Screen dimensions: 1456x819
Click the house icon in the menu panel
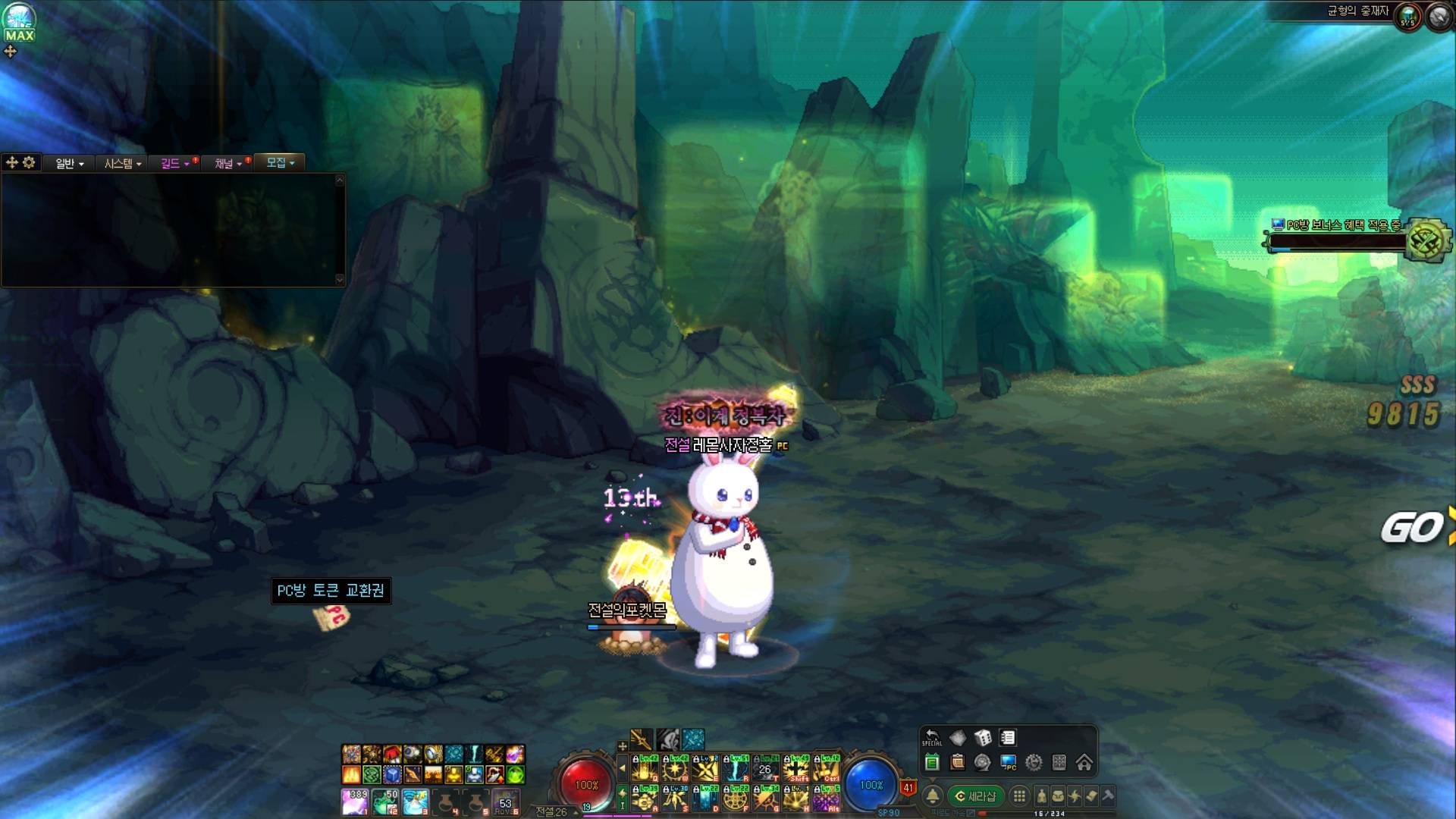1084,762
